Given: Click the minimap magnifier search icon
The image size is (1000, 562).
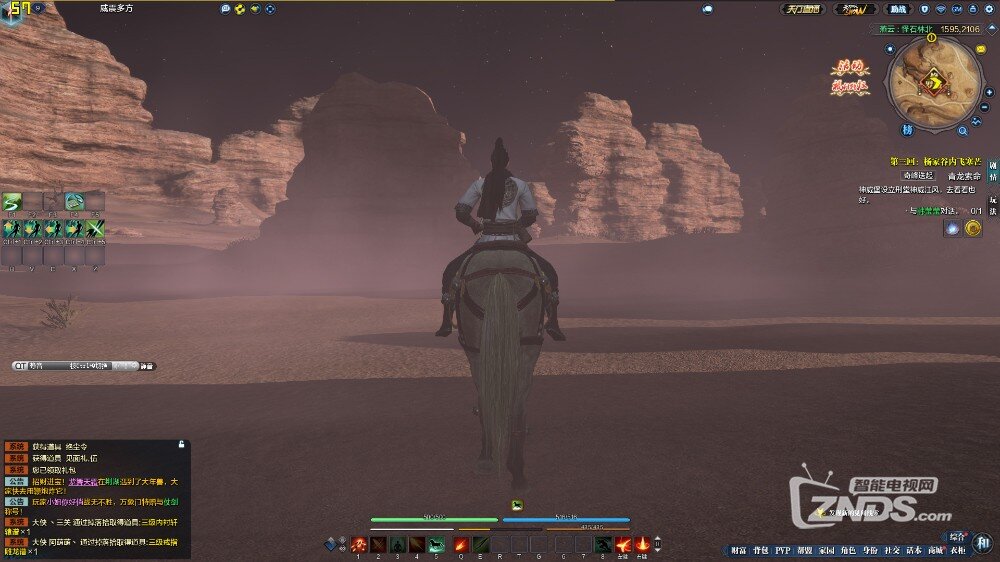Looking at the screenshot, I should coord(962,130).
